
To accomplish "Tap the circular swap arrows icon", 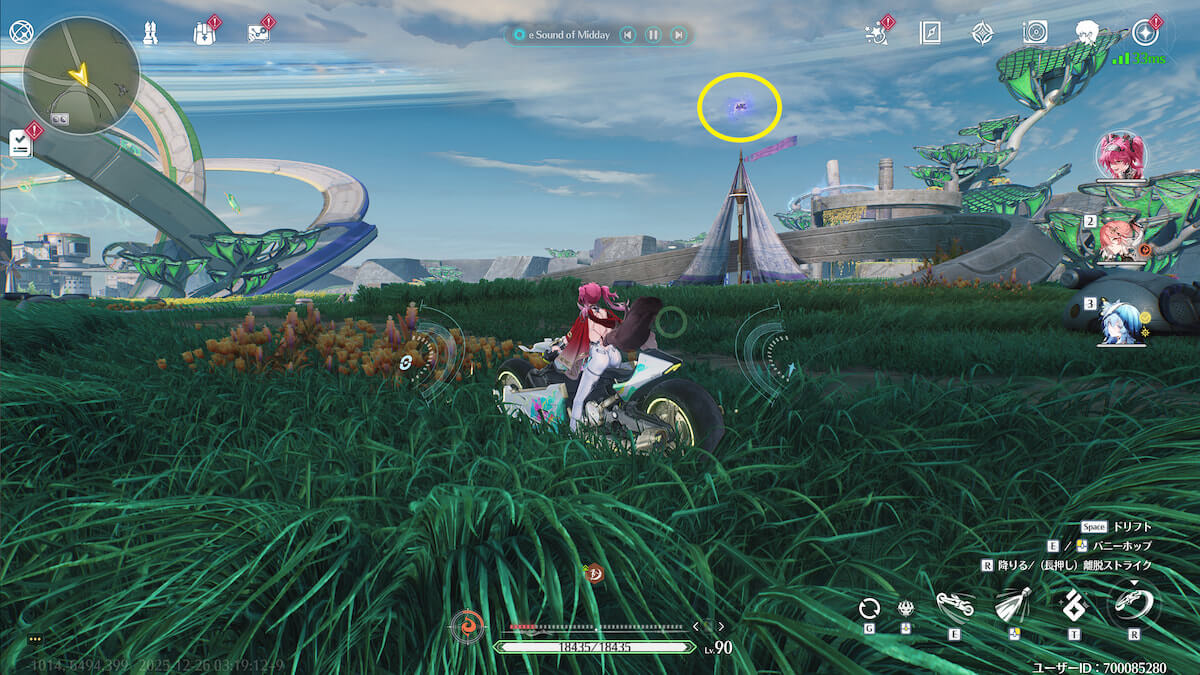I will point(869,606).
